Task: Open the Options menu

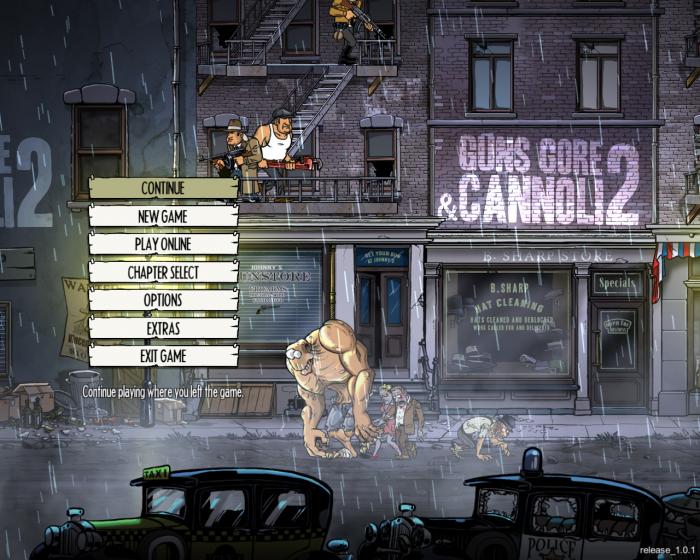Action: click(163, 300)
